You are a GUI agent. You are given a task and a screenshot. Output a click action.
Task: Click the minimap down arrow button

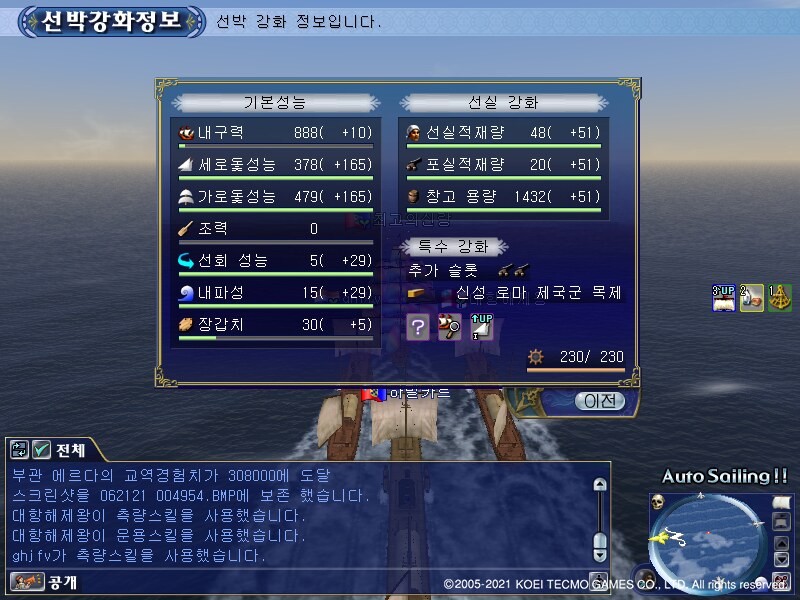(x=783, y=561)
